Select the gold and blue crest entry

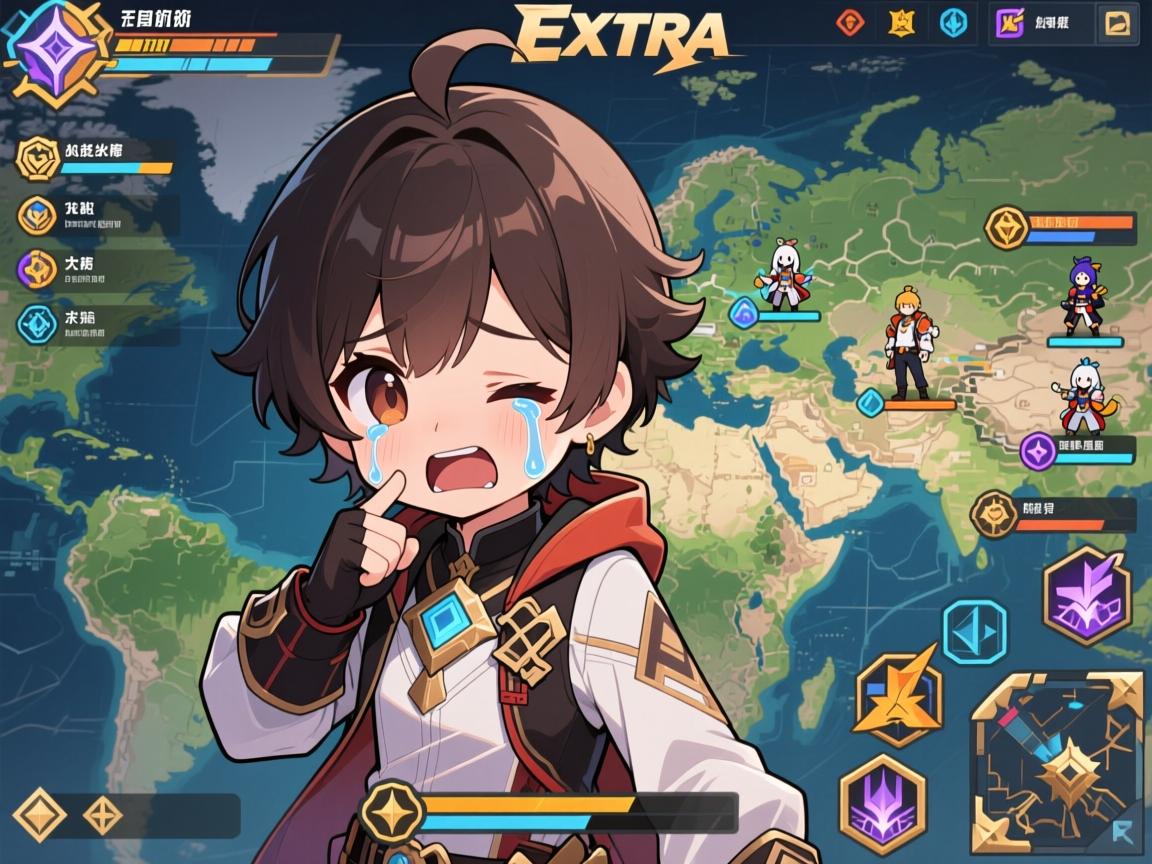click(x=37, y=214)
